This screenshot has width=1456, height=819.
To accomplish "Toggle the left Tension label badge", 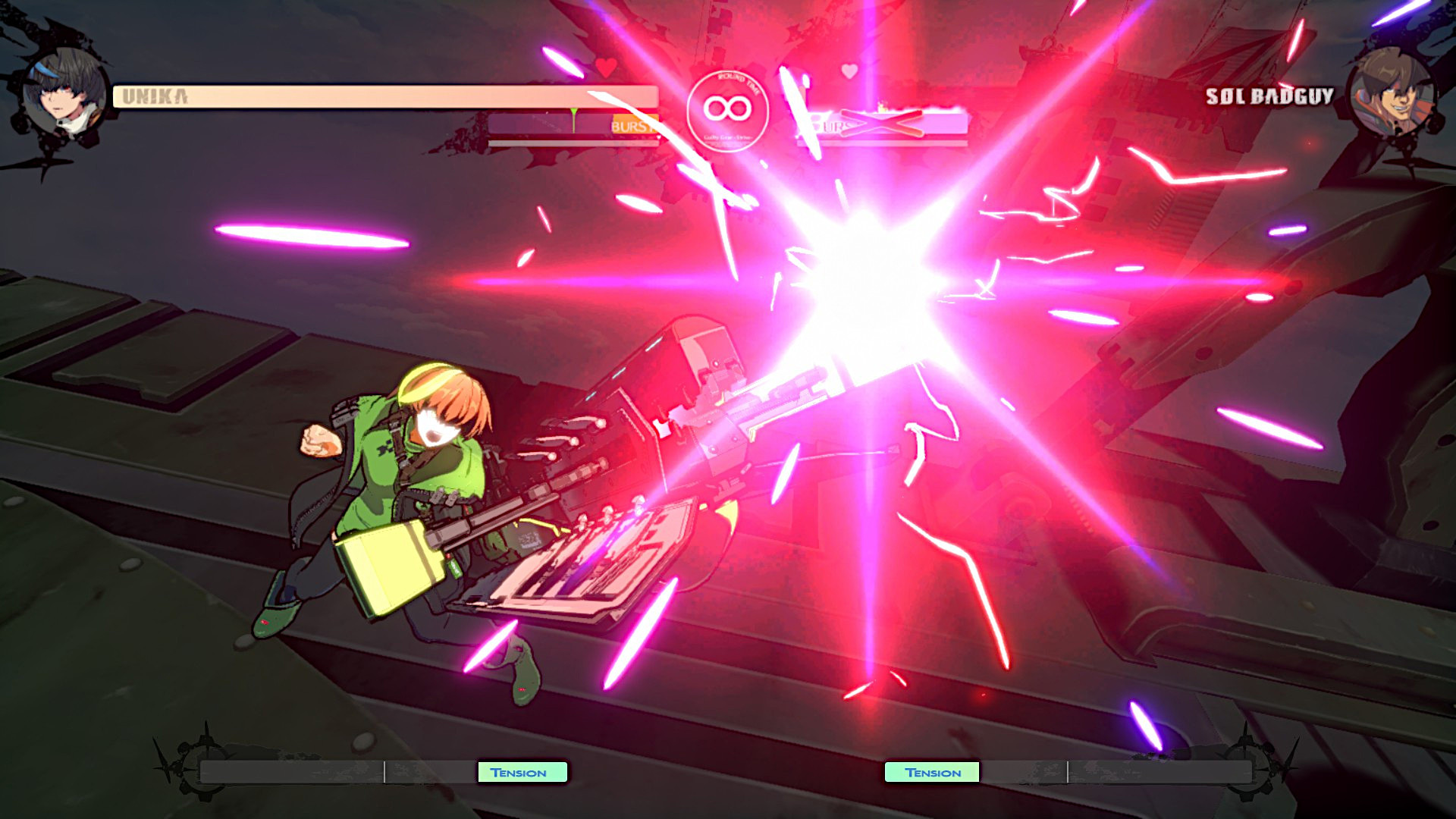I will point(521,772).
